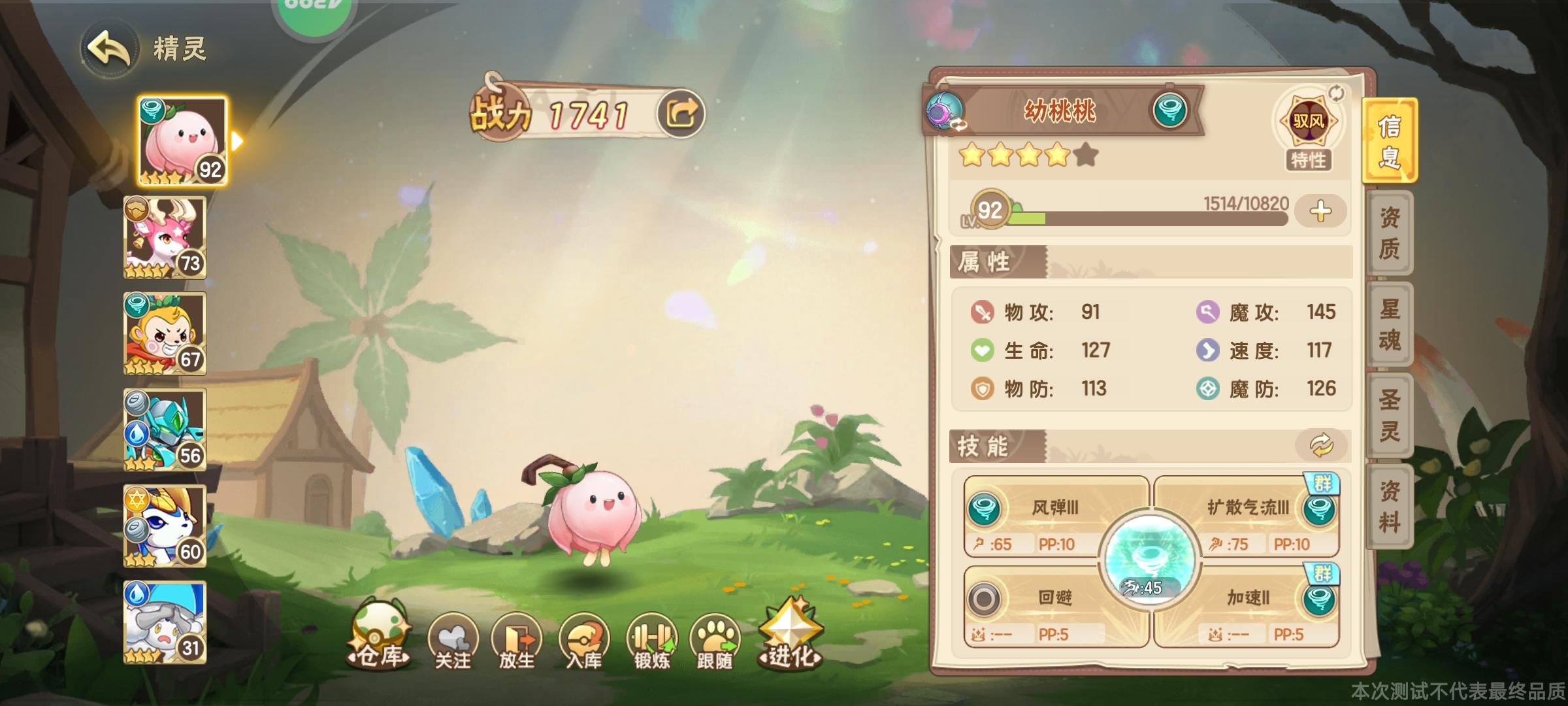The image size is (1568, 706).
Task: Click the trait cycle arrow above 特性
Action: [1336, 93]
